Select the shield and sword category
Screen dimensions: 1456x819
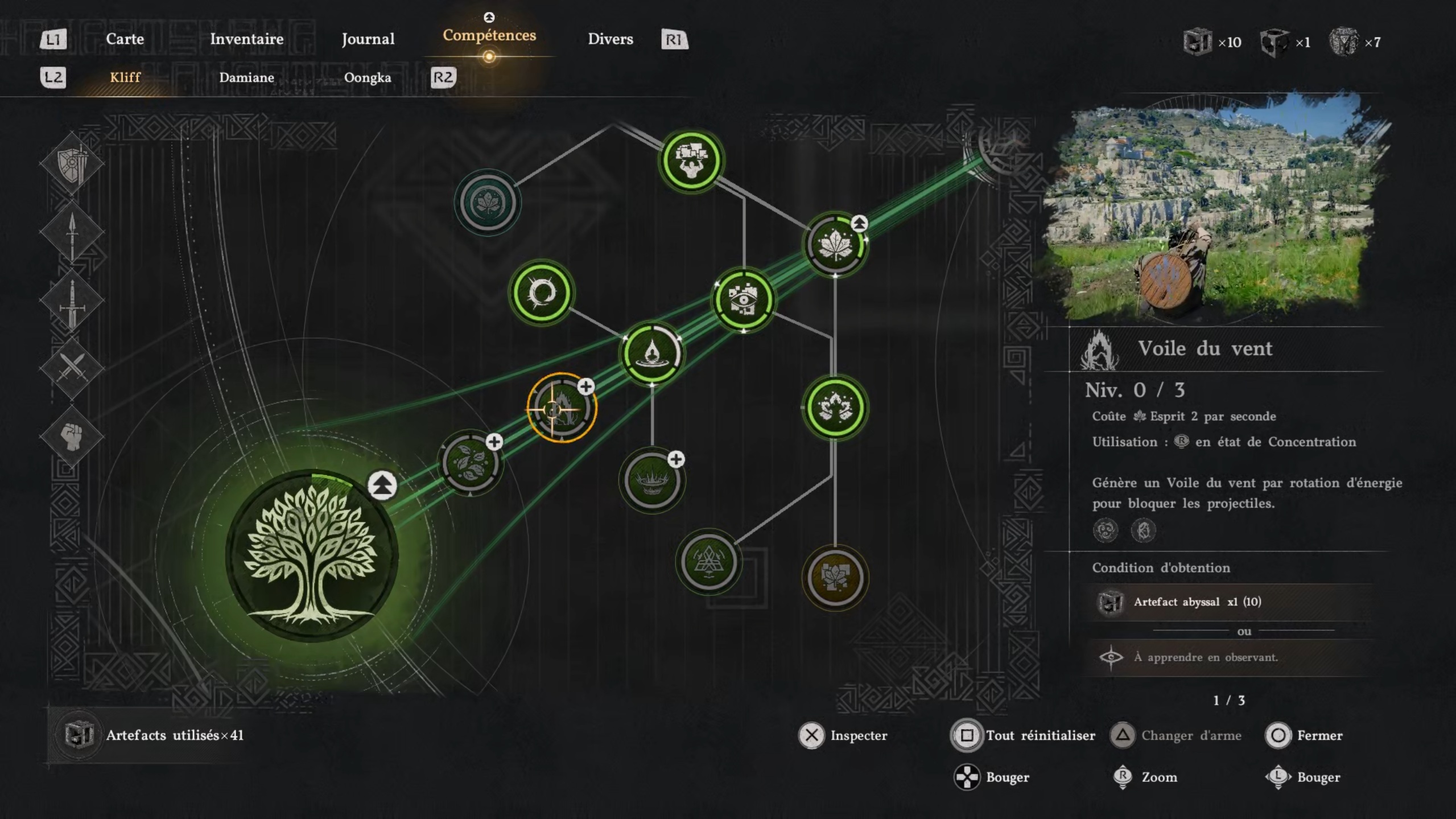tap(72, 164)
